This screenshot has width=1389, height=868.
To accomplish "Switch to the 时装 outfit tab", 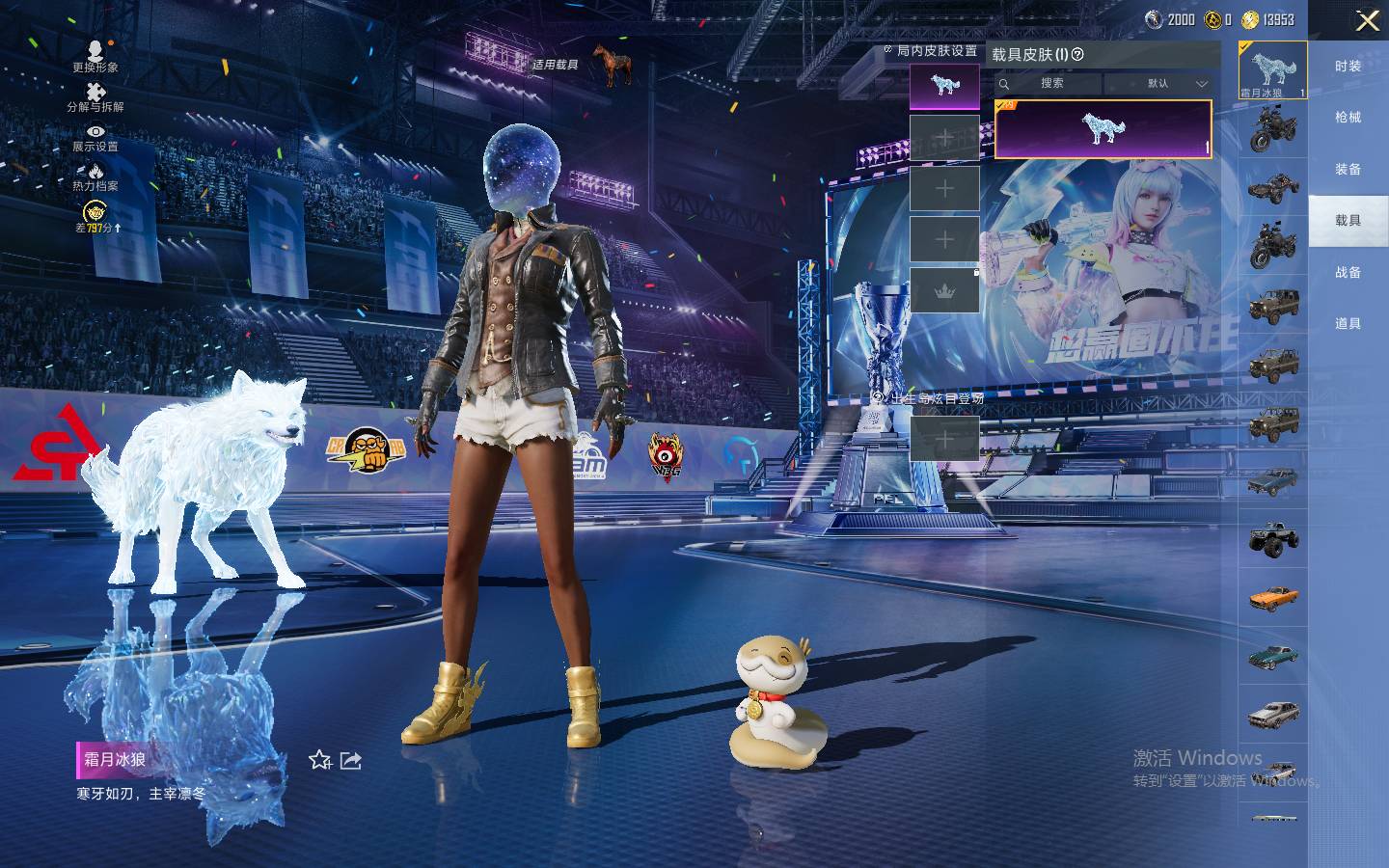I will tap(1348, 66).
